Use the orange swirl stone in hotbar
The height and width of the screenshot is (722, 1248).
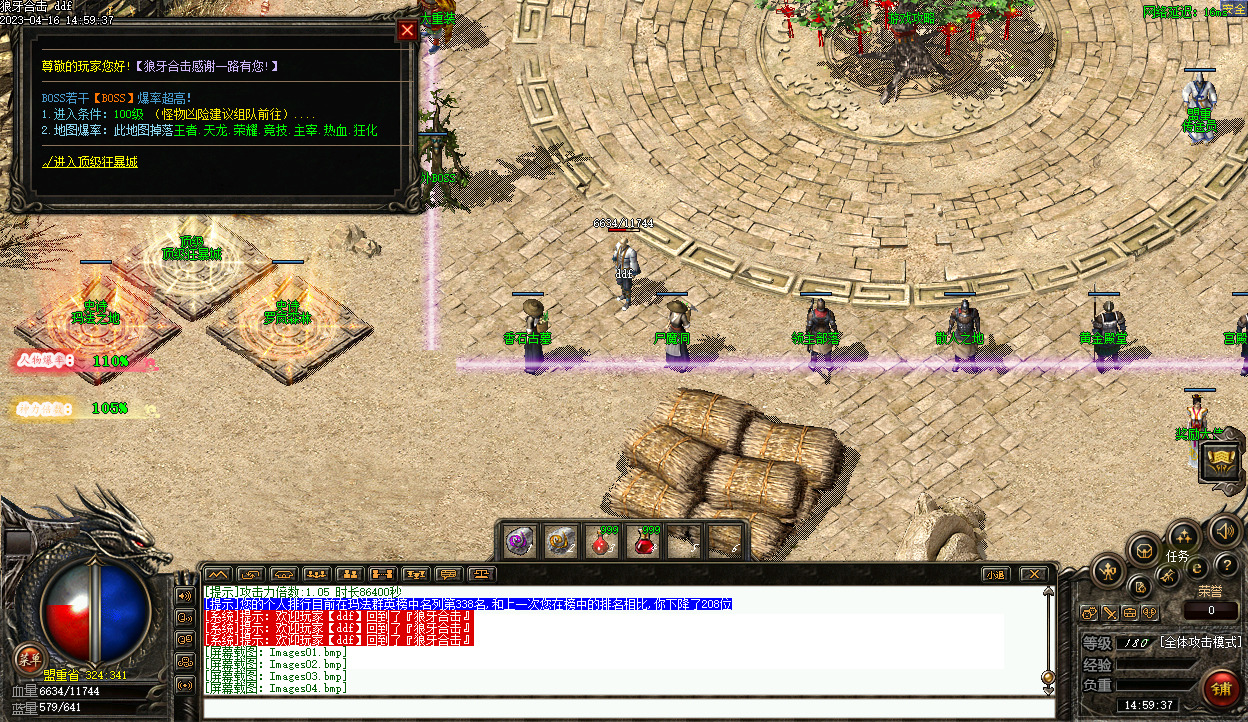pos(559,541)
